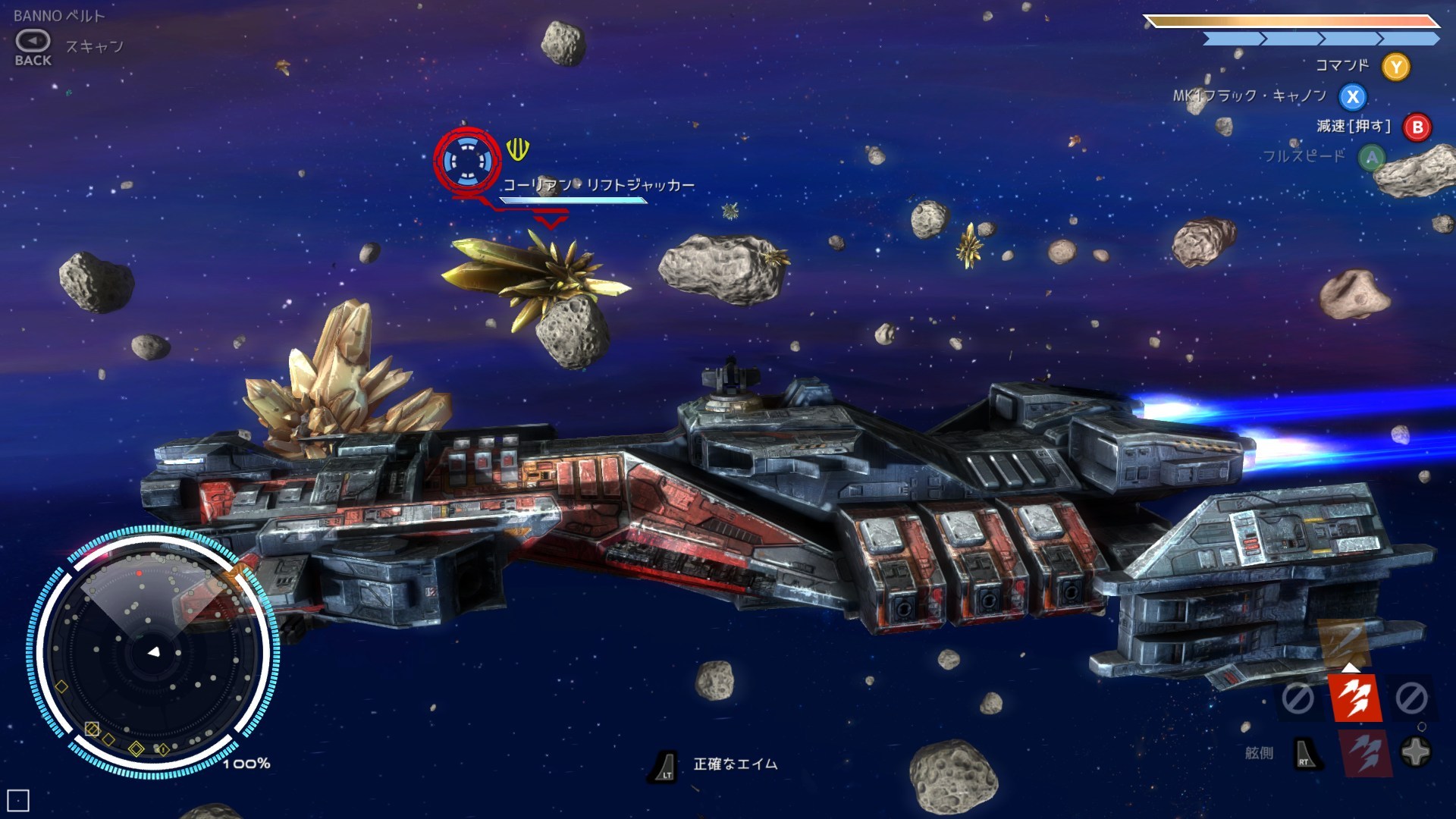Viewport: 1456px width, 819px height.
Task: Click the コーリアン・リフトジャッカー target name label
Action: [598, 185]
